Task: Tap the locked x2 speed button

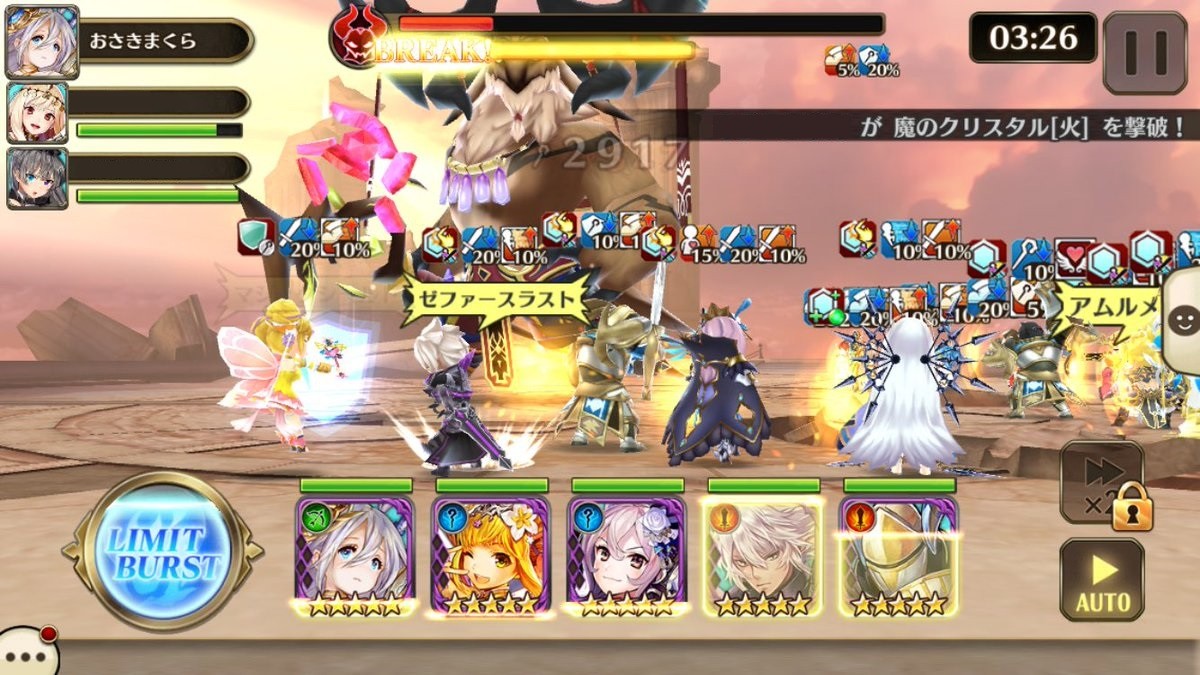Action: pyautogui.click(x=1102, y=484)
